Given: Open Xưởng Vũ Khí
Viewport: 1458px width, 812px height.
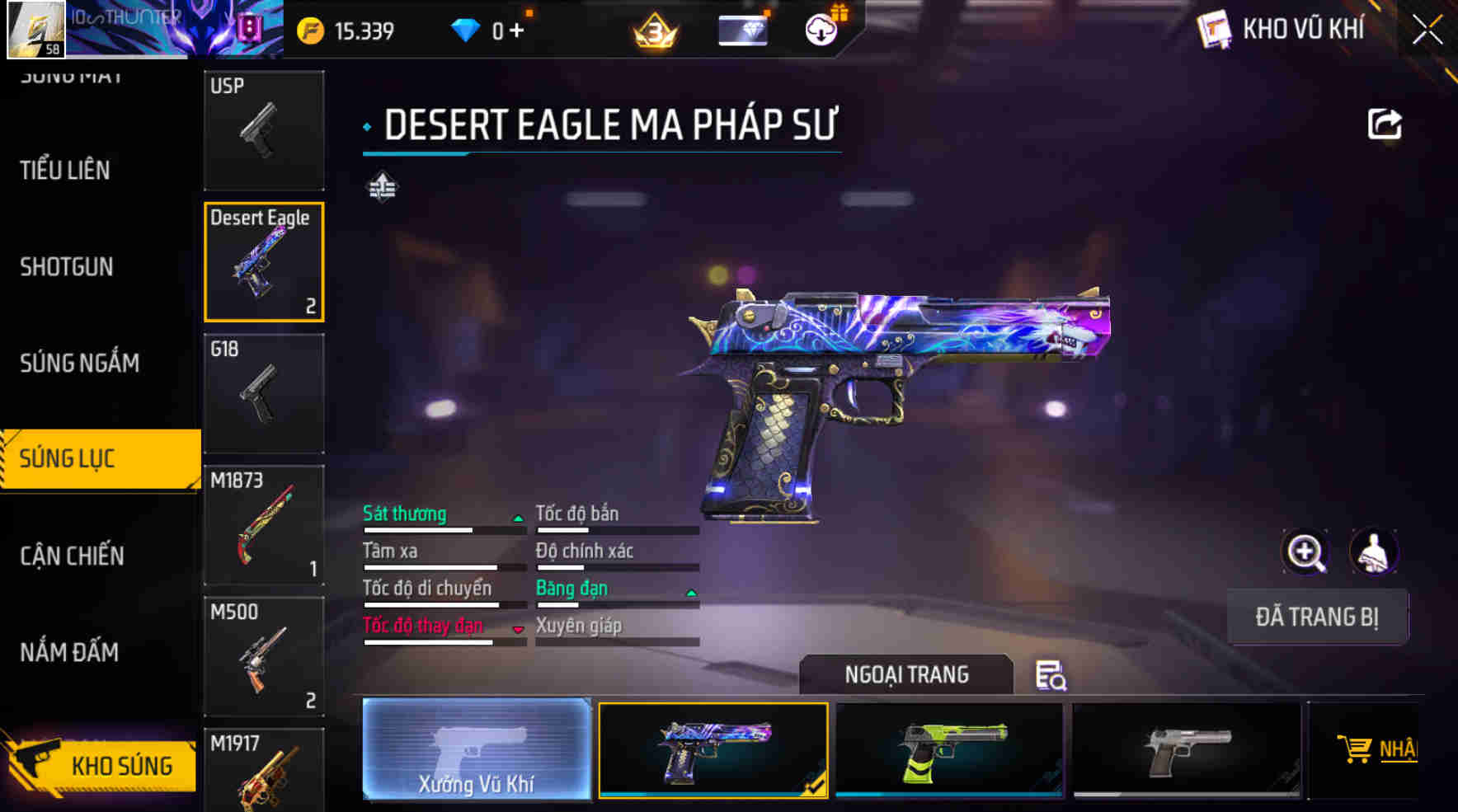Looking at the screenshot, I should [477, 750].
